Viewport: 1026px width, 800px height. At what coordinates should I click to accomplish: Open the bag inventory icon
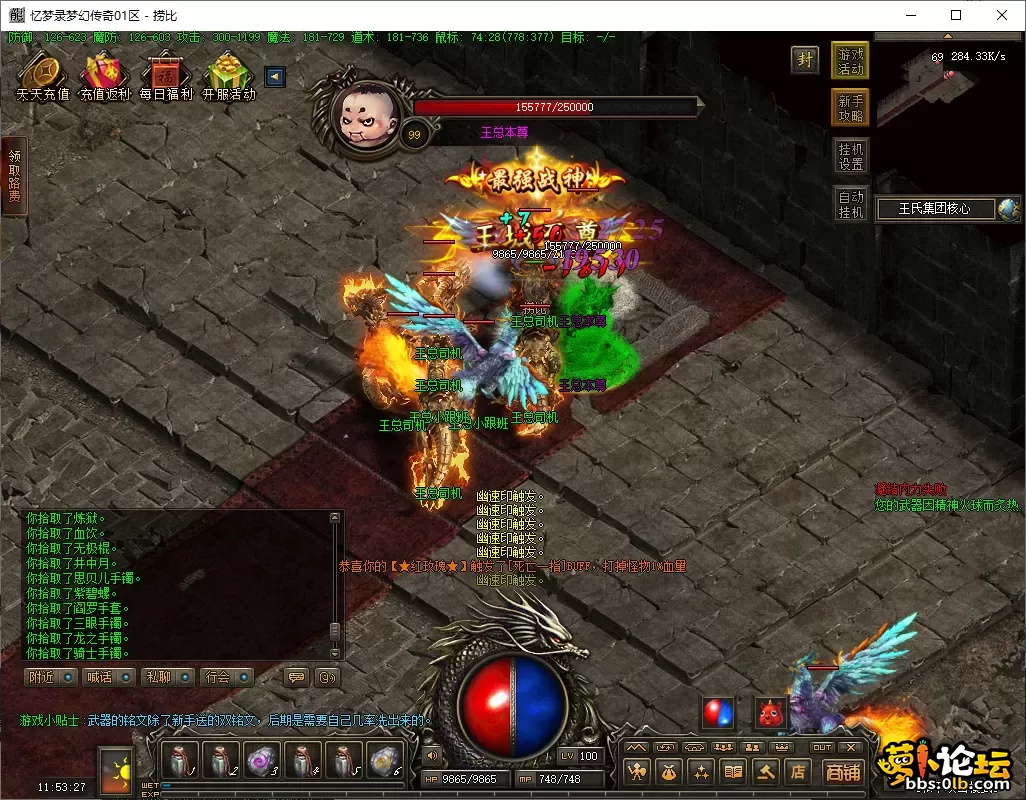click(669, 771)
